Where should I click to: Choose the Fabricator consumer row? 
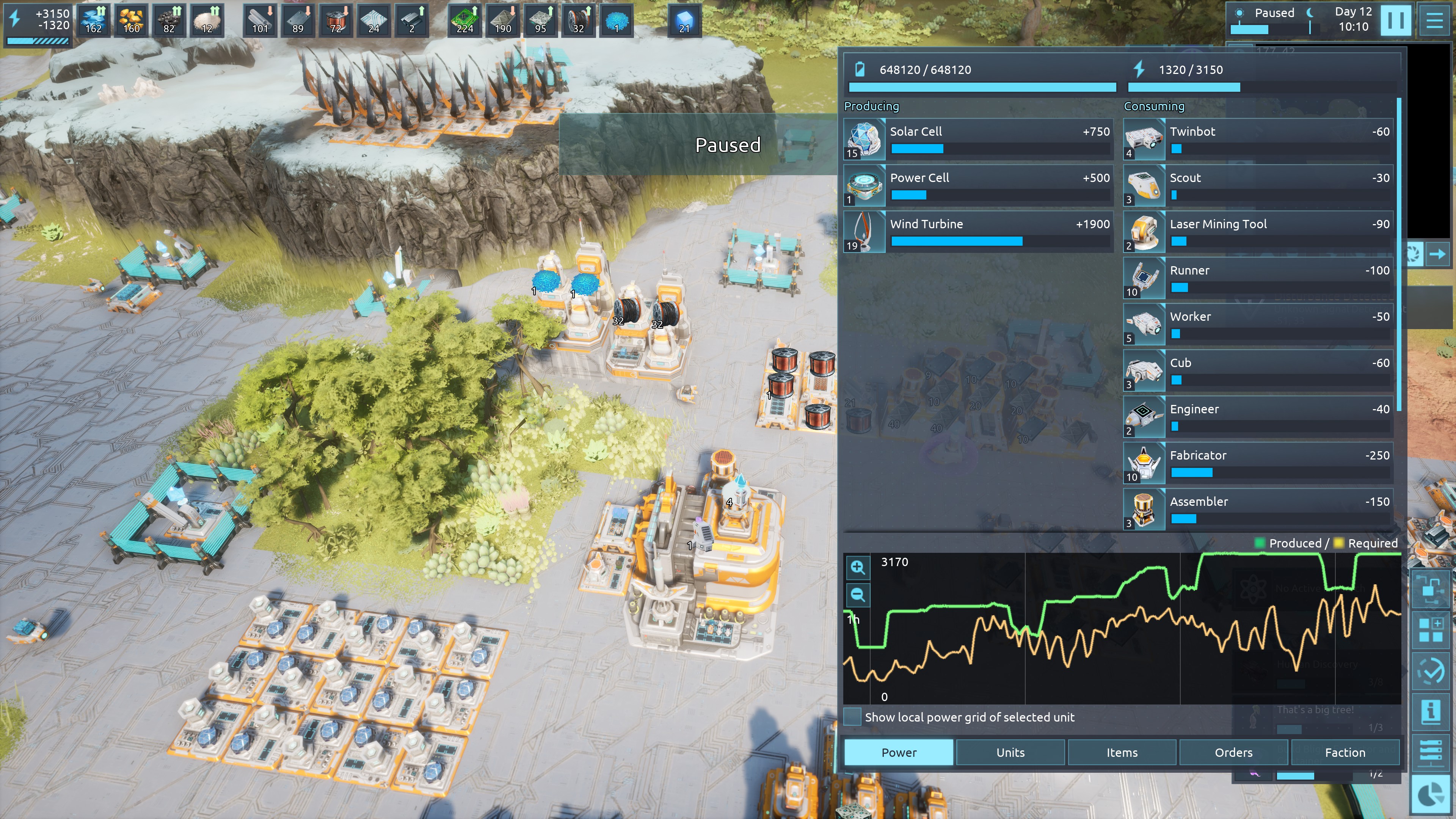point(1258,463)
